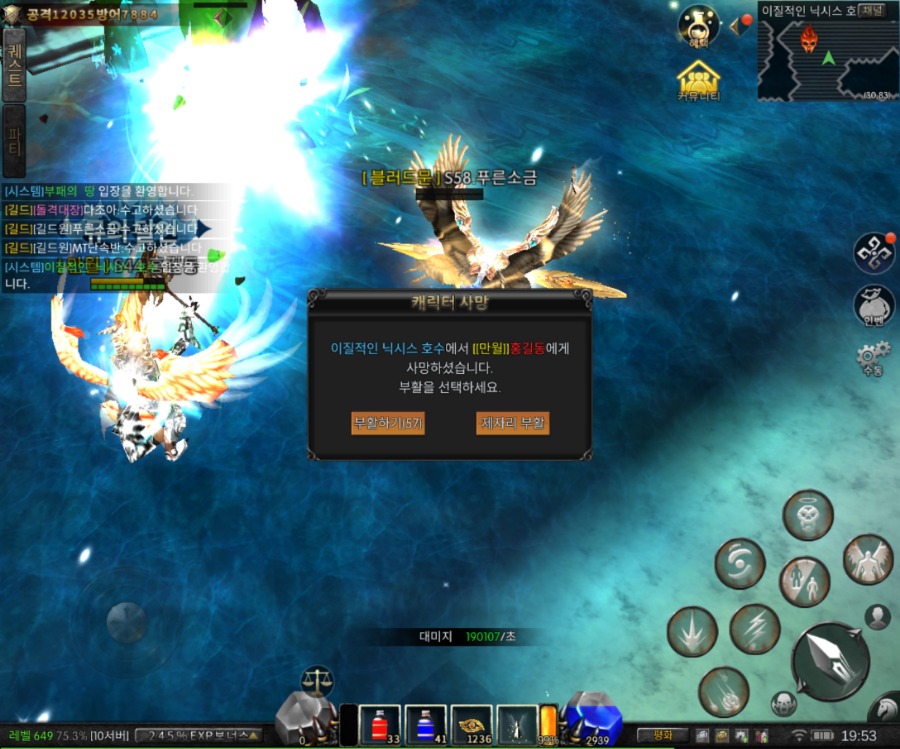Trigger the lightning bolt skill

pyautogui.click(x=754, y=629)
